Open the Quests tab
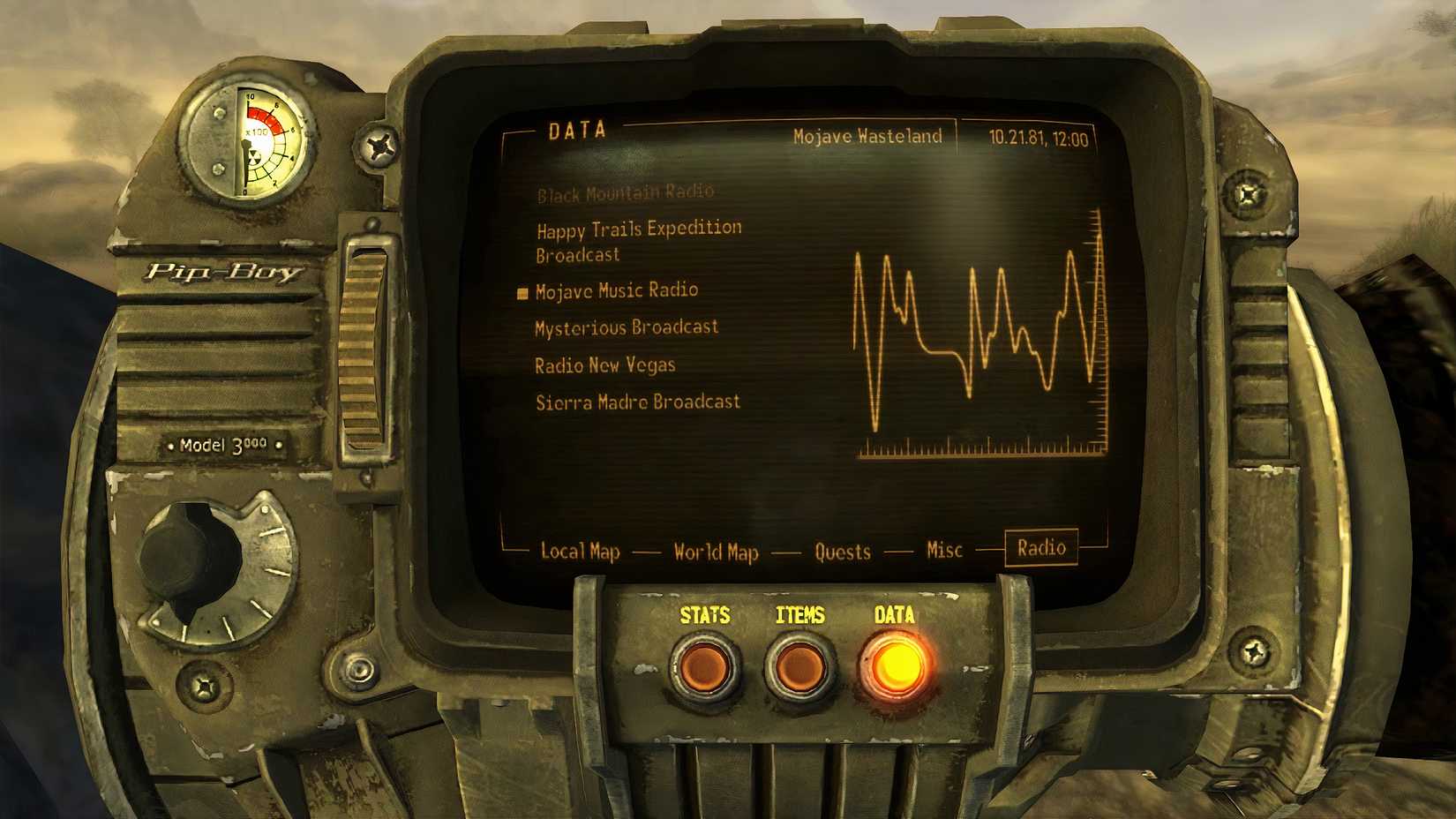 tap(843, 552)
